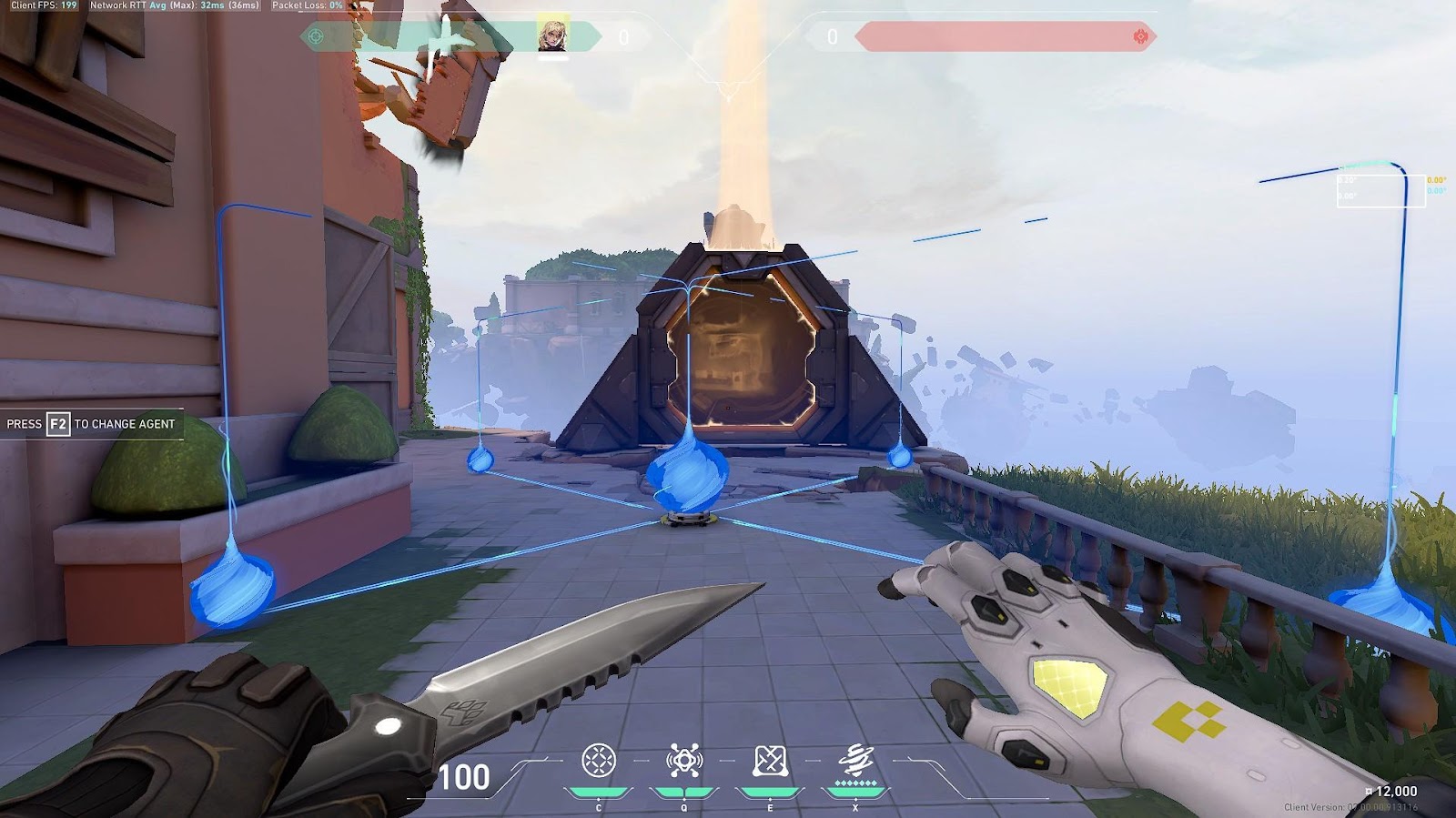Screen dimensions: 1456x818
Task: Click the ally team score zero
Action: 623,35
